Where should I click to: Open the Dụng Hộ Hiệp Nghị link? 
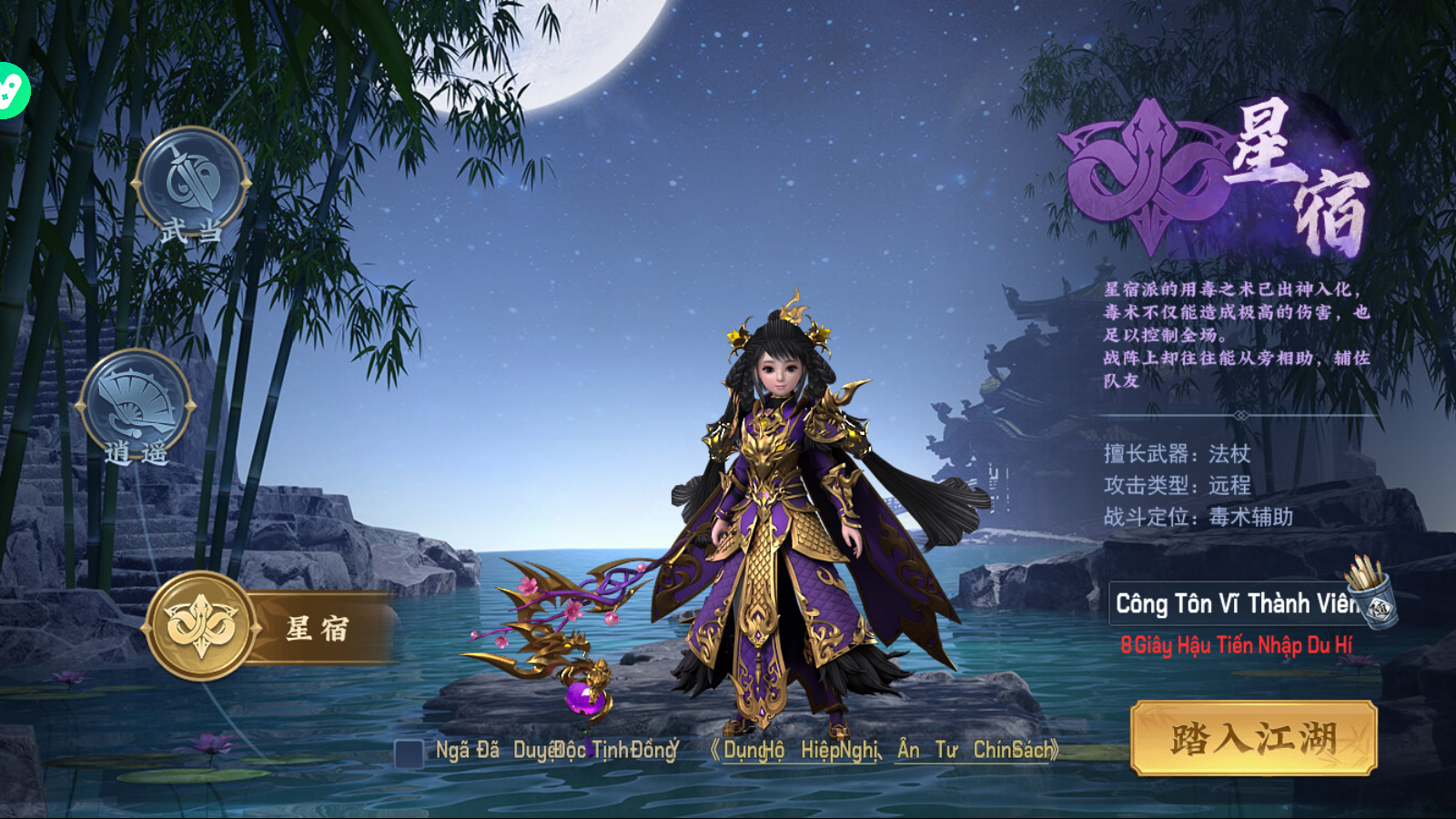(801, 750)
